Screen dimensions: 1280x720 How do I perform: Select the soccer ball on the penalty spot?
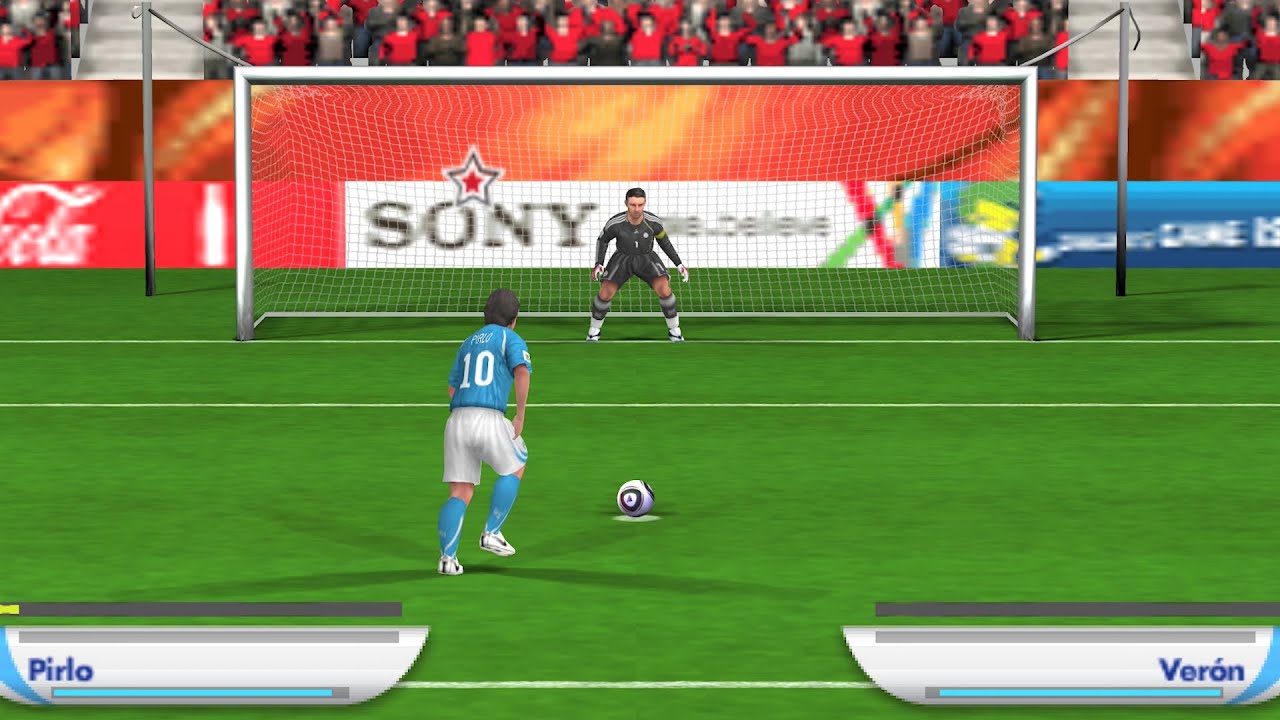point(637,497)
